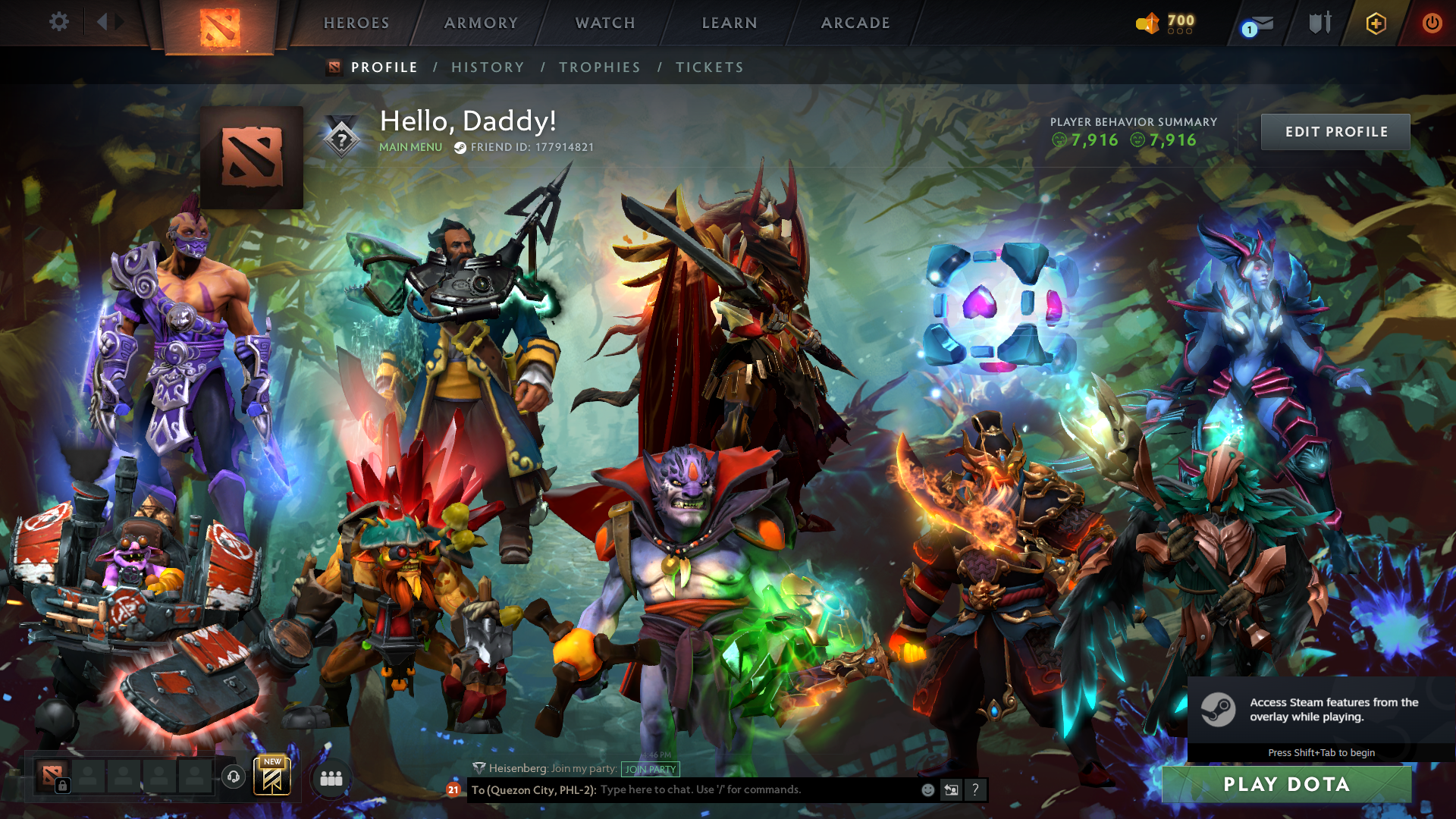Screen dimensions: 1456x819
Task: Click the Edit Profile button
Action: (1335, 132)
